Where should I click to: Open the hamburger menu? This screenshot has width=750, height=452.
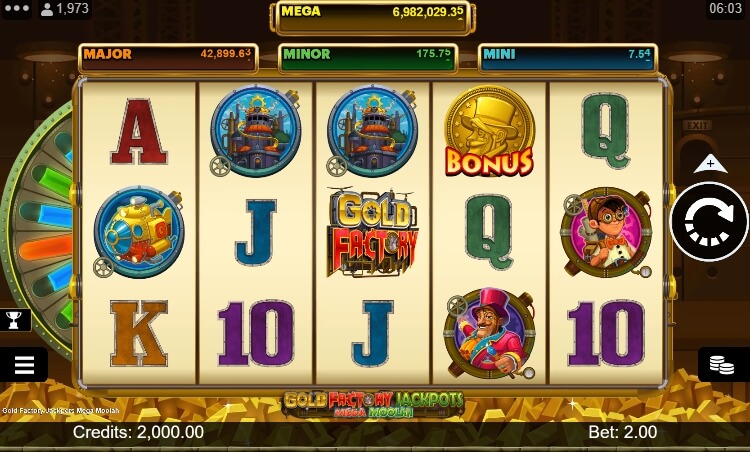(x=24, y=365)
